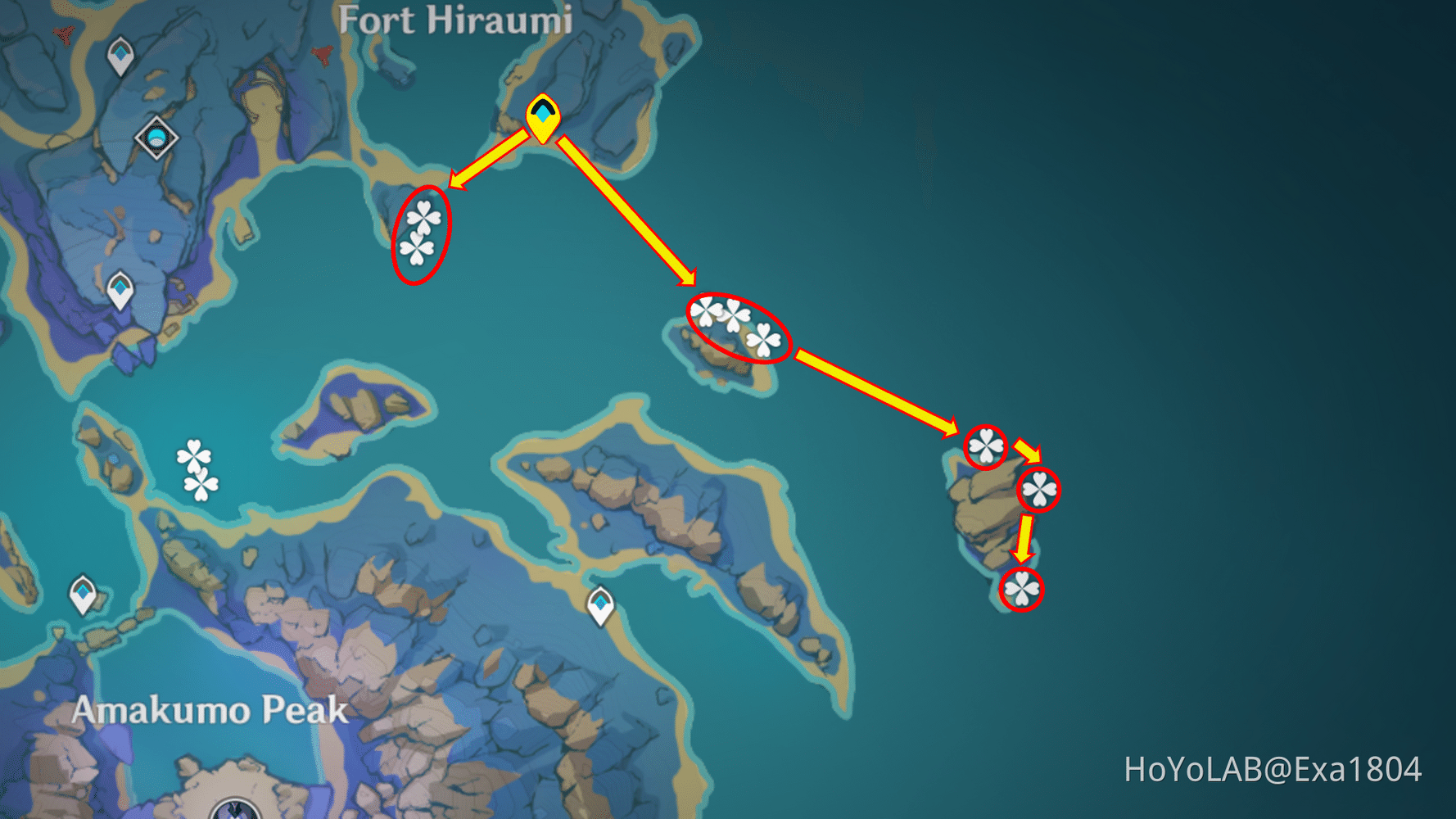Select the teleport waypoint below the domain icon

click(x=120, y=289)
